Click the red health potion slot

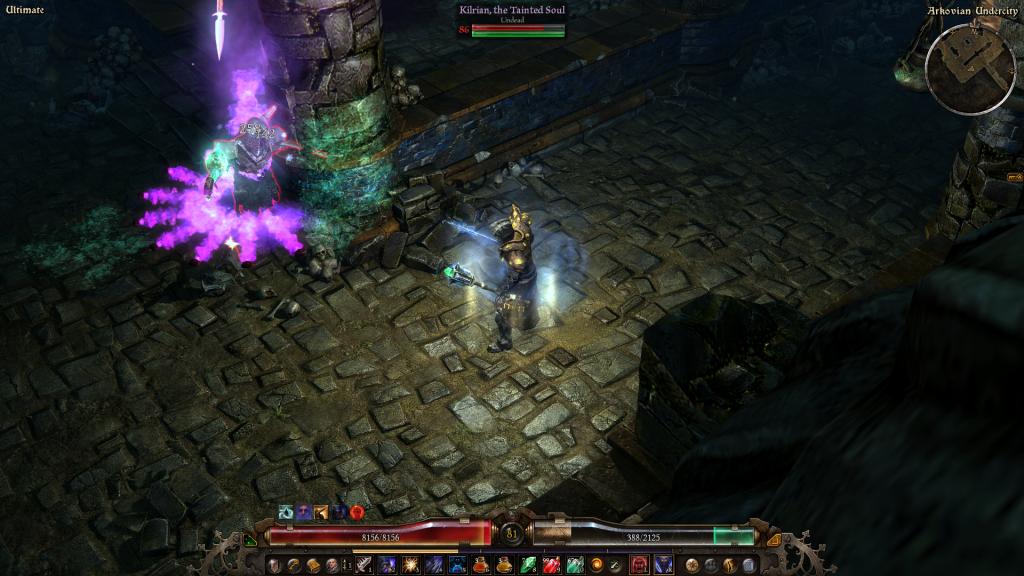point(481,565)
